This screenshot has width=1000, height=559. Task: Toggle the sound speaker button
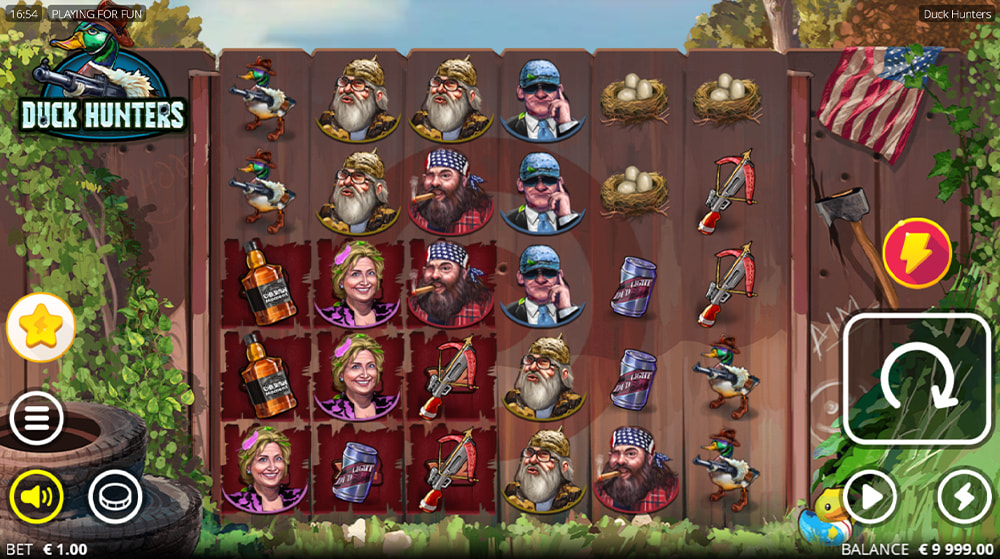[x=37, y=495]
